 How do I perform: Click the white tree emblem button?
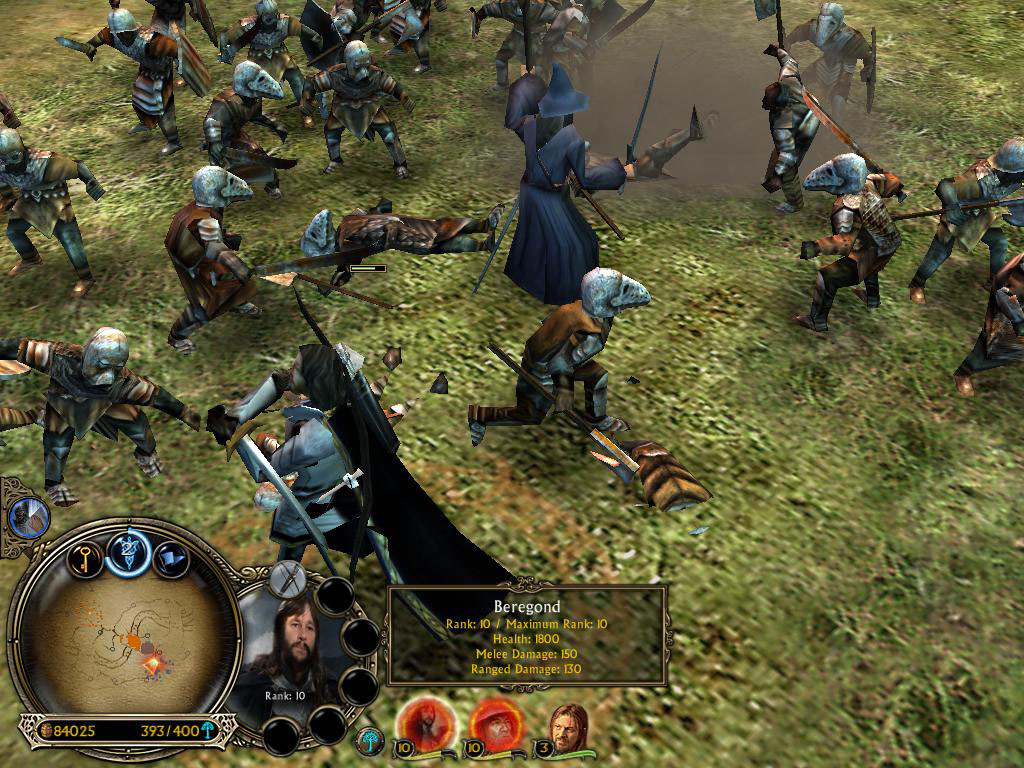tap(370, 741)
